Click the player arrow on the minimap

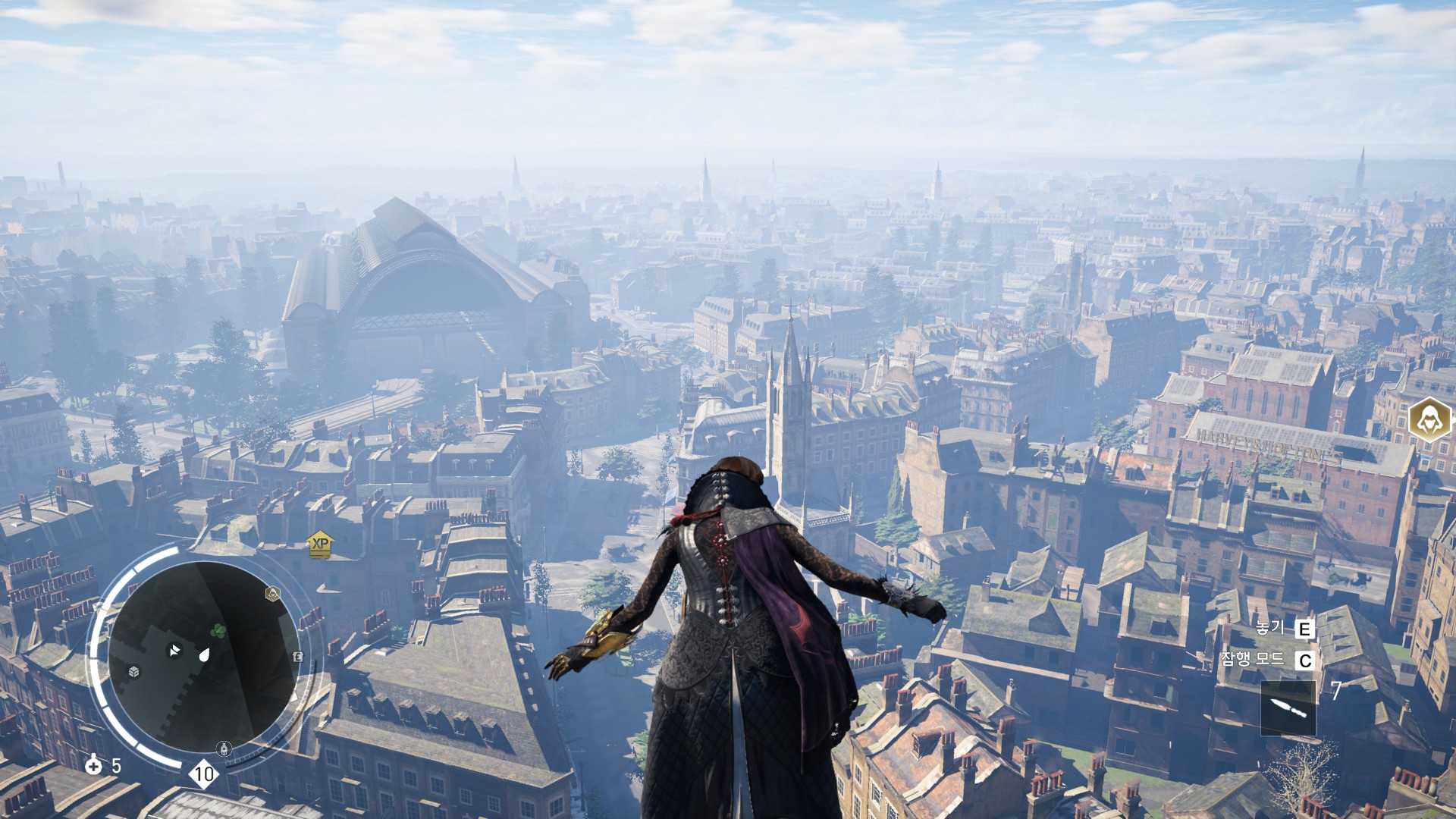point(175,651)
